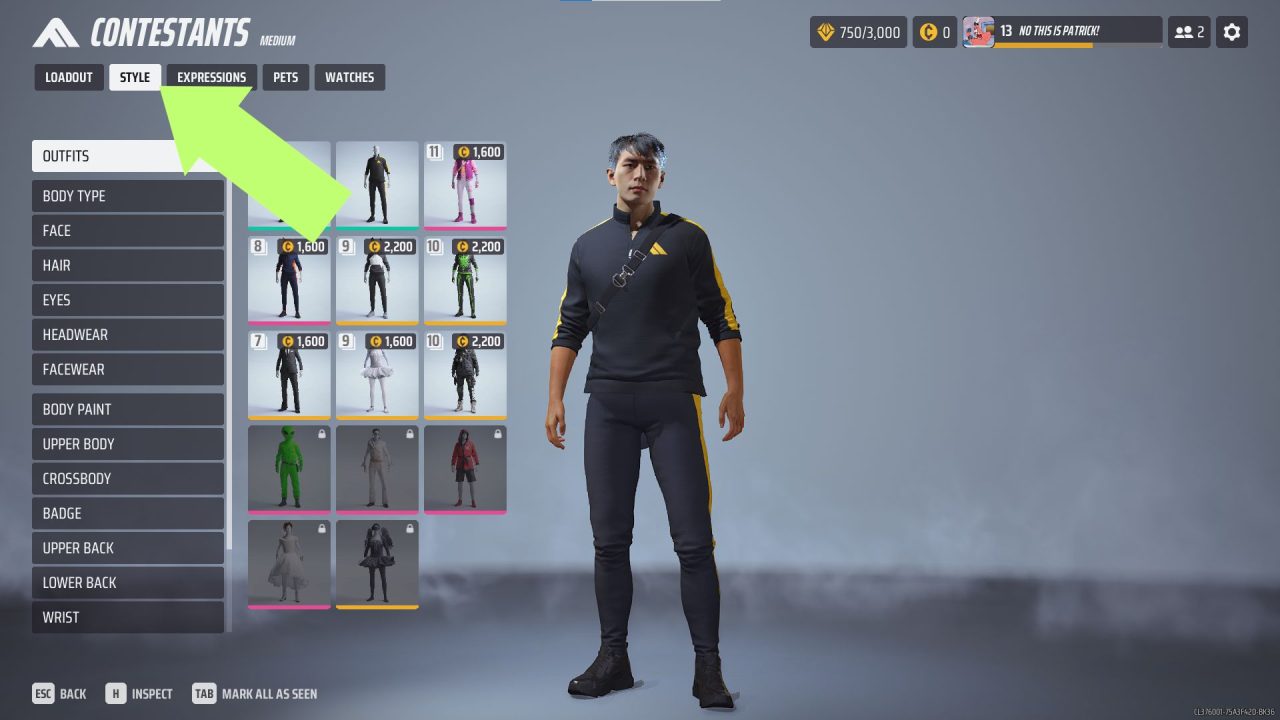
Task: Click the padlock on the green alien outfit
Action: click(x=320, y=433)
